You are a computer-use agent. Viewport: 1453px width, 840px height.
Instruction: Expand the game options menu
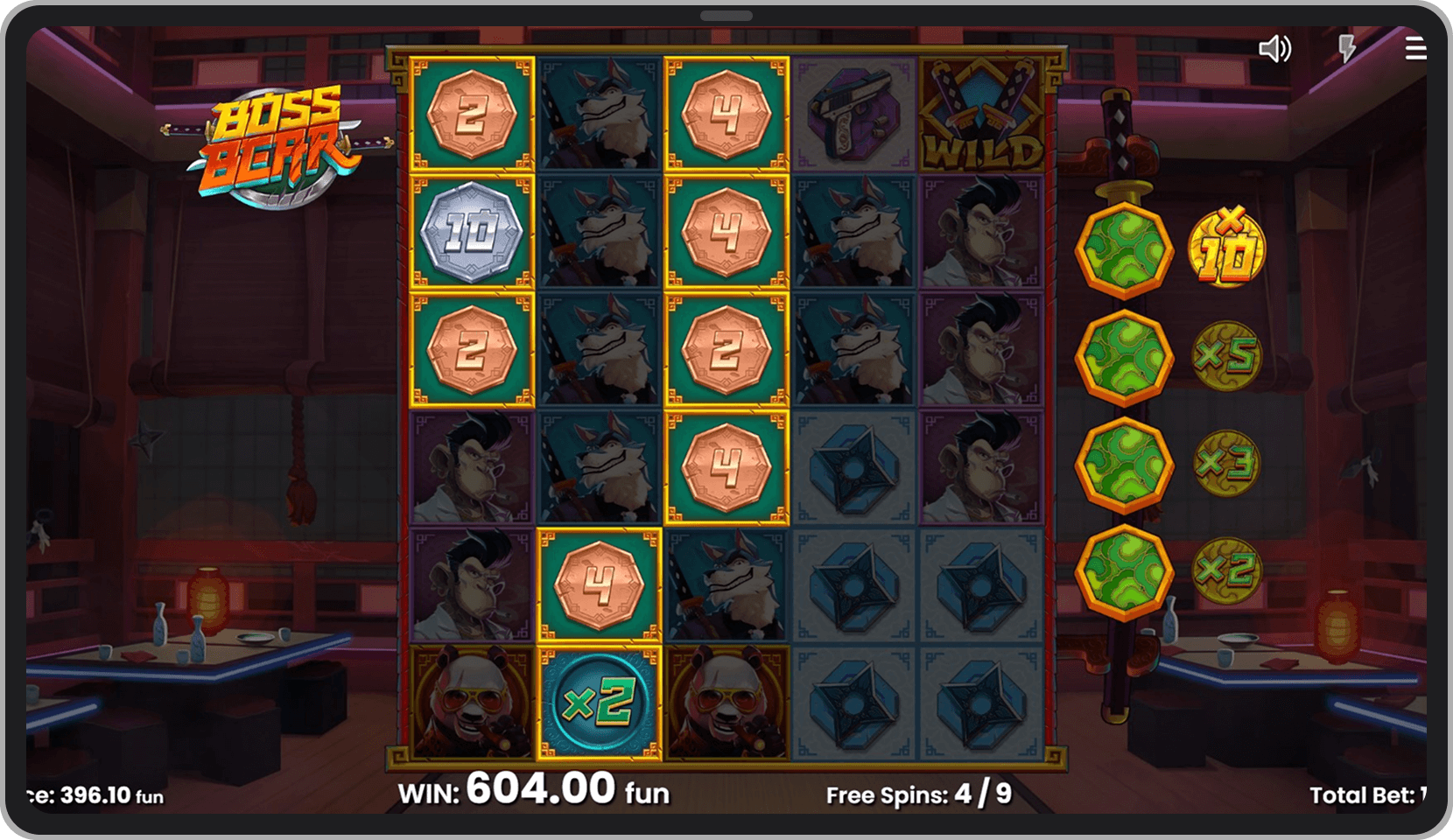click(x=1416, y=50)
